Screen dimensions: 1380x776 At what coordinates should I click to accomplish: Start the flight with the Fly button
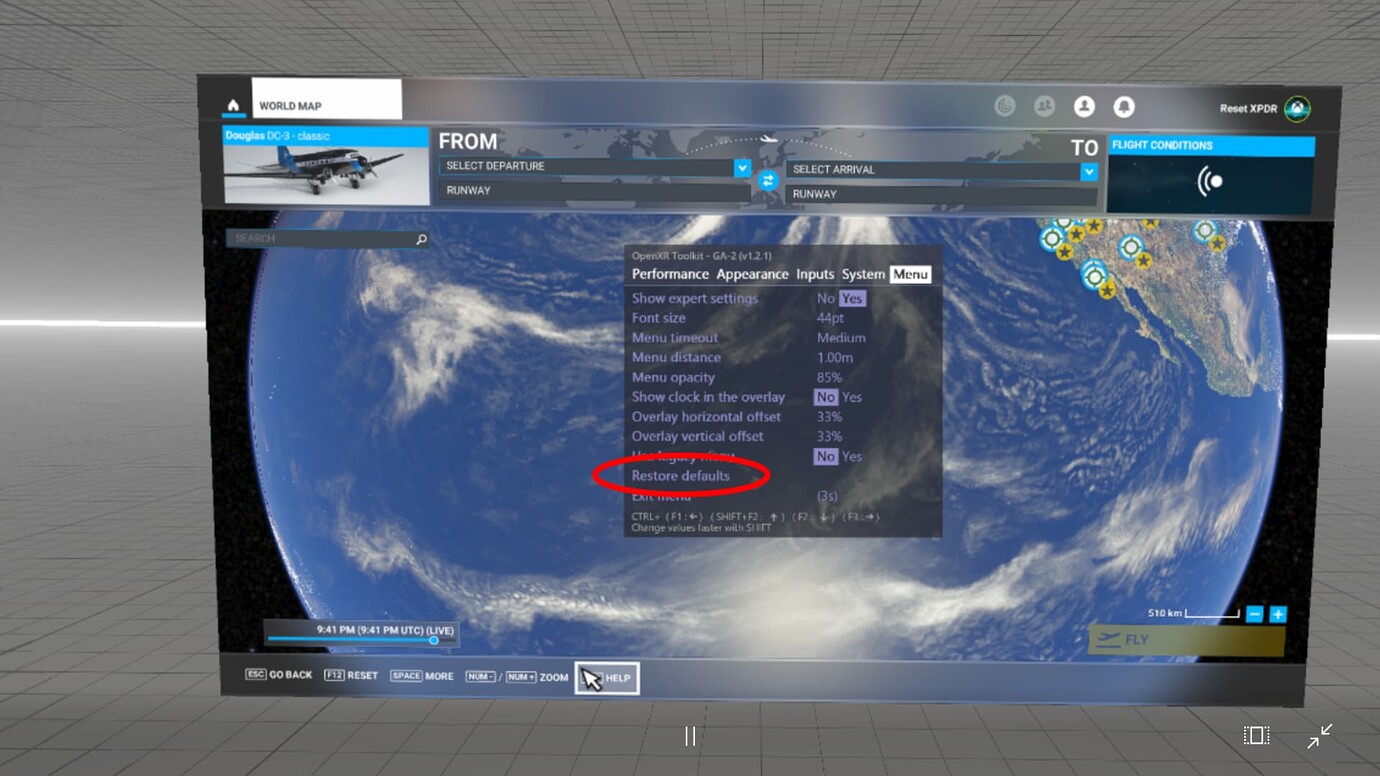(x=1186, y=641)
